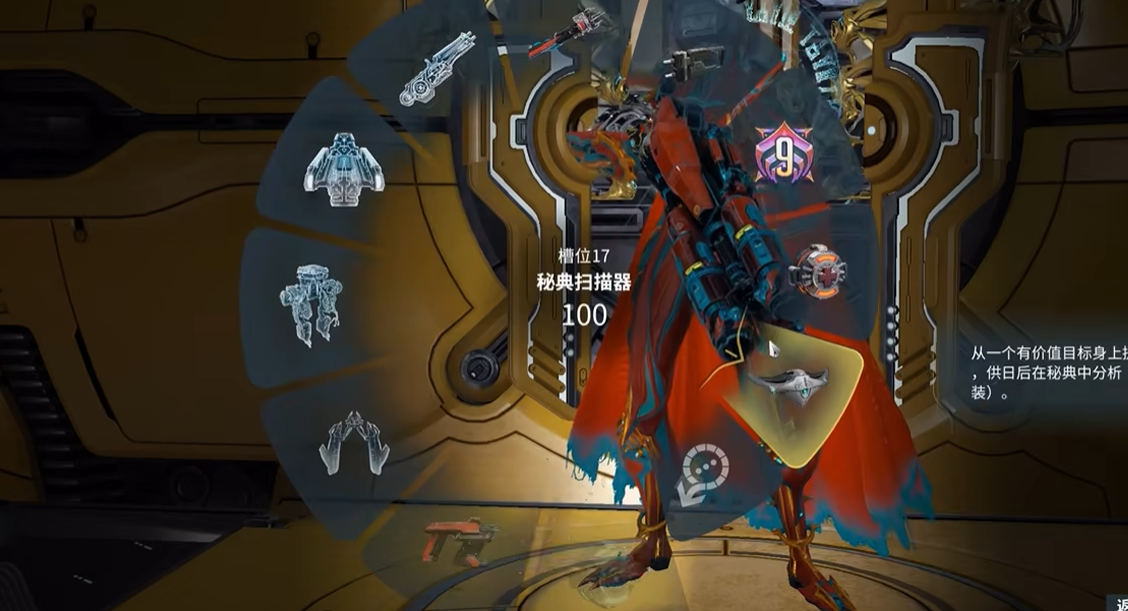Image resolution: width=1128 pixels, height=611 pixels.
Task: Select the long-barreled tool gear slot
Action: click(x=437, y=68)
